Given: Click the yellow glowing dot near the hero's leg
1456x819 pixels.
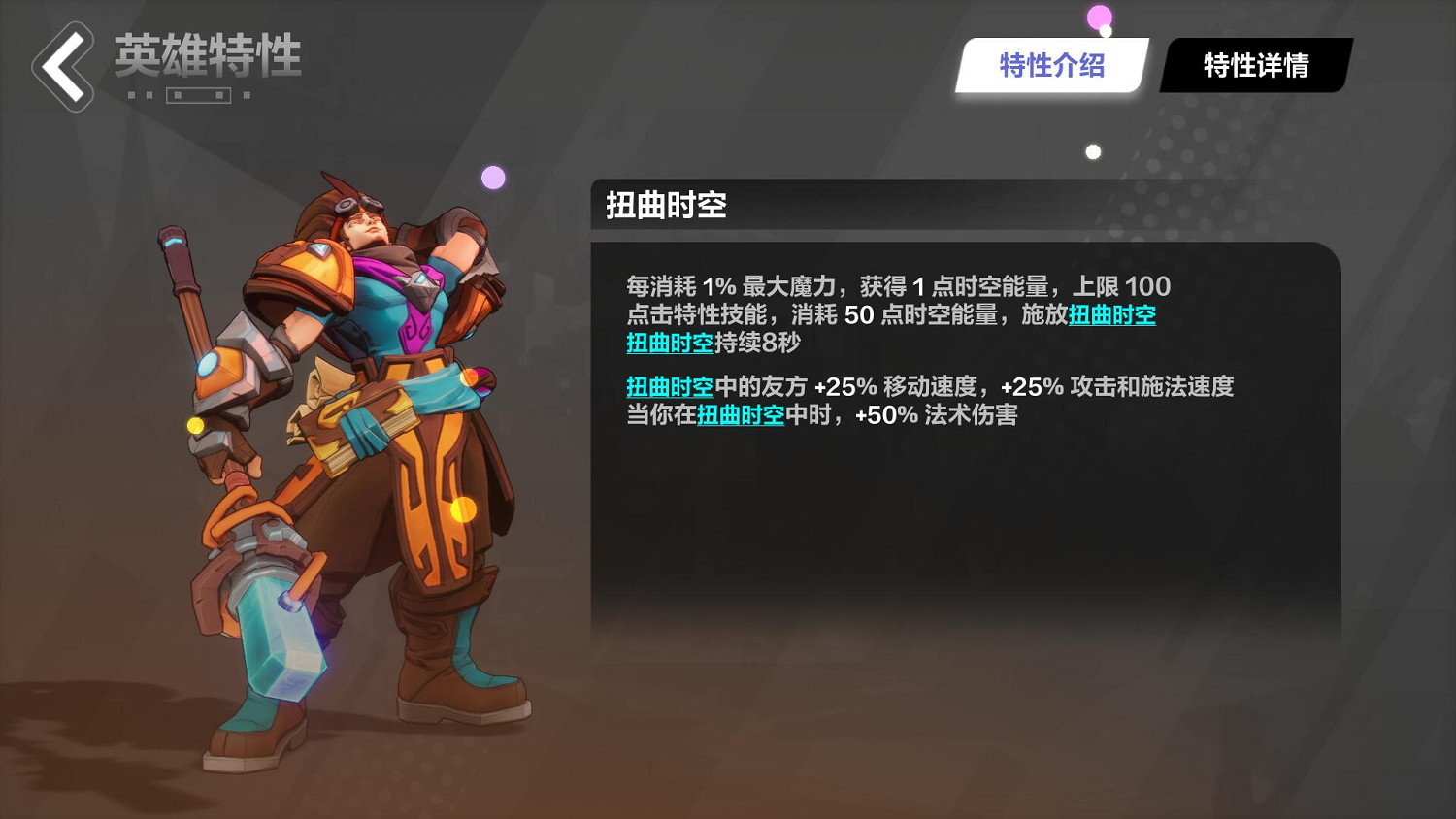Looking at the screenshot, I should 461,508.
